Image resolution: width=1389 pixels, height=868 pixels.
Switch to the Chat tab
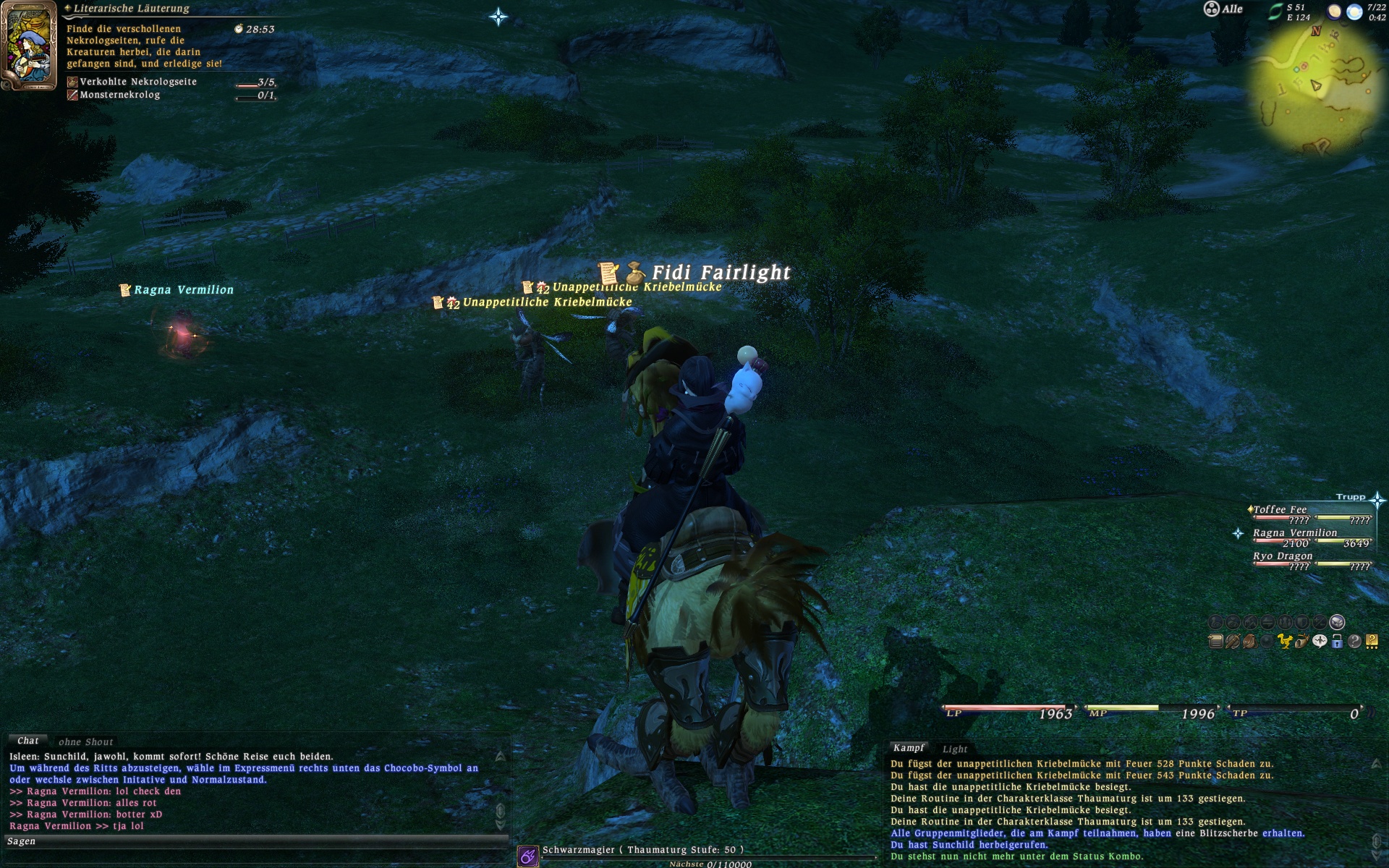(27, 741)
